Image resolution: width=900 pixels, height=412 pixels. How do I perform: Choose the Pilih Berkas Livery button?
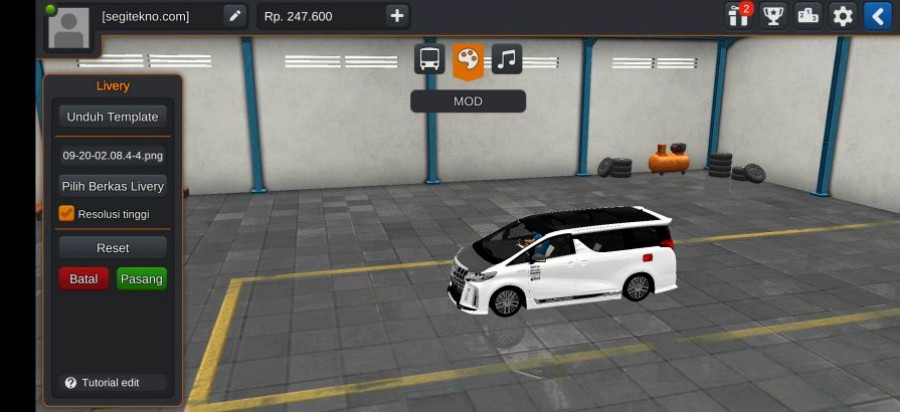point(112,186)
